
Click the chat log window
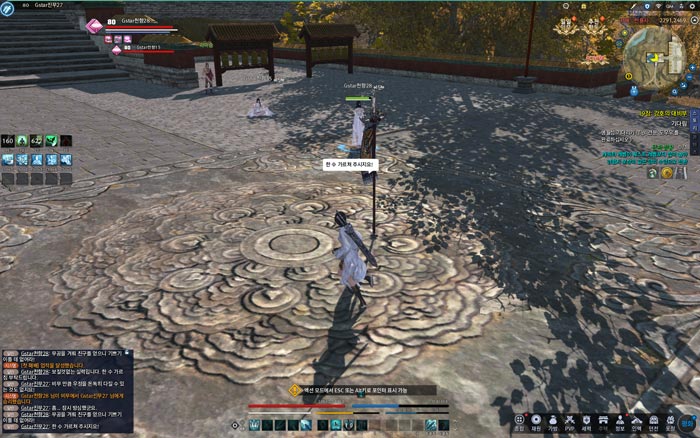point(66,390)
